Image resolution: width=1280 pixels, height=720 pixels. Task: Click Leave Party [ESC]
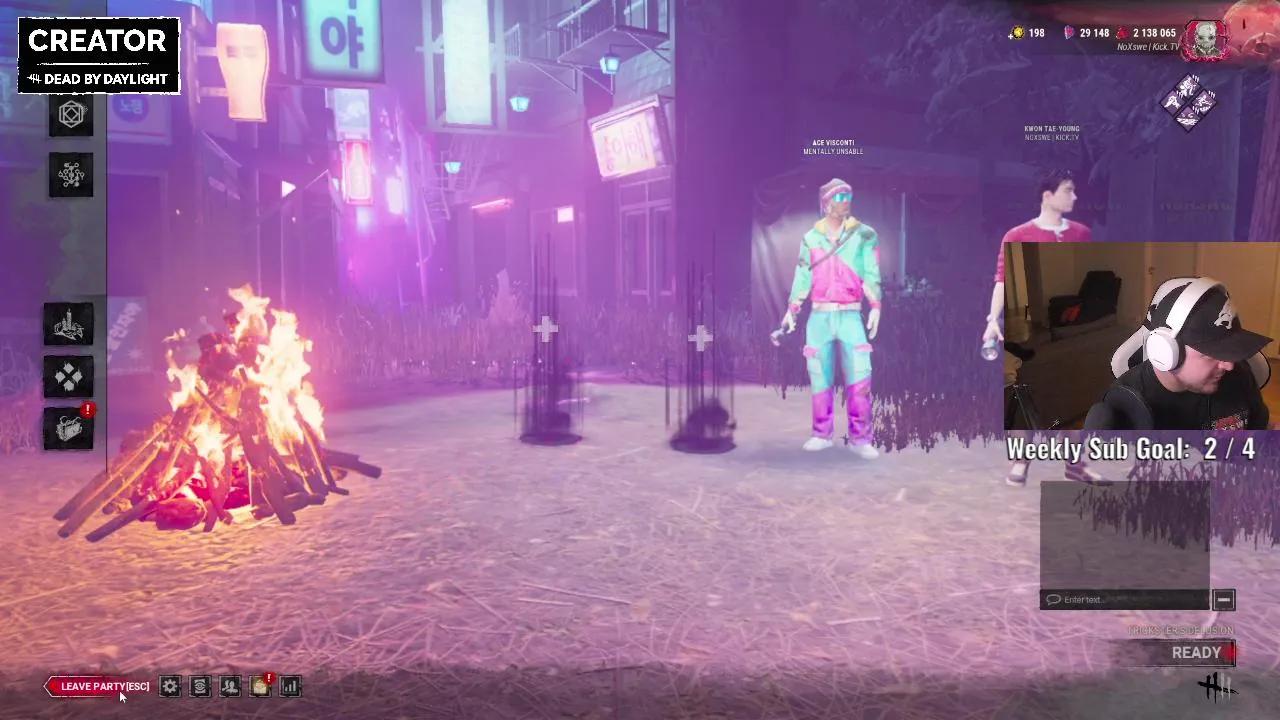coord(97,686)
